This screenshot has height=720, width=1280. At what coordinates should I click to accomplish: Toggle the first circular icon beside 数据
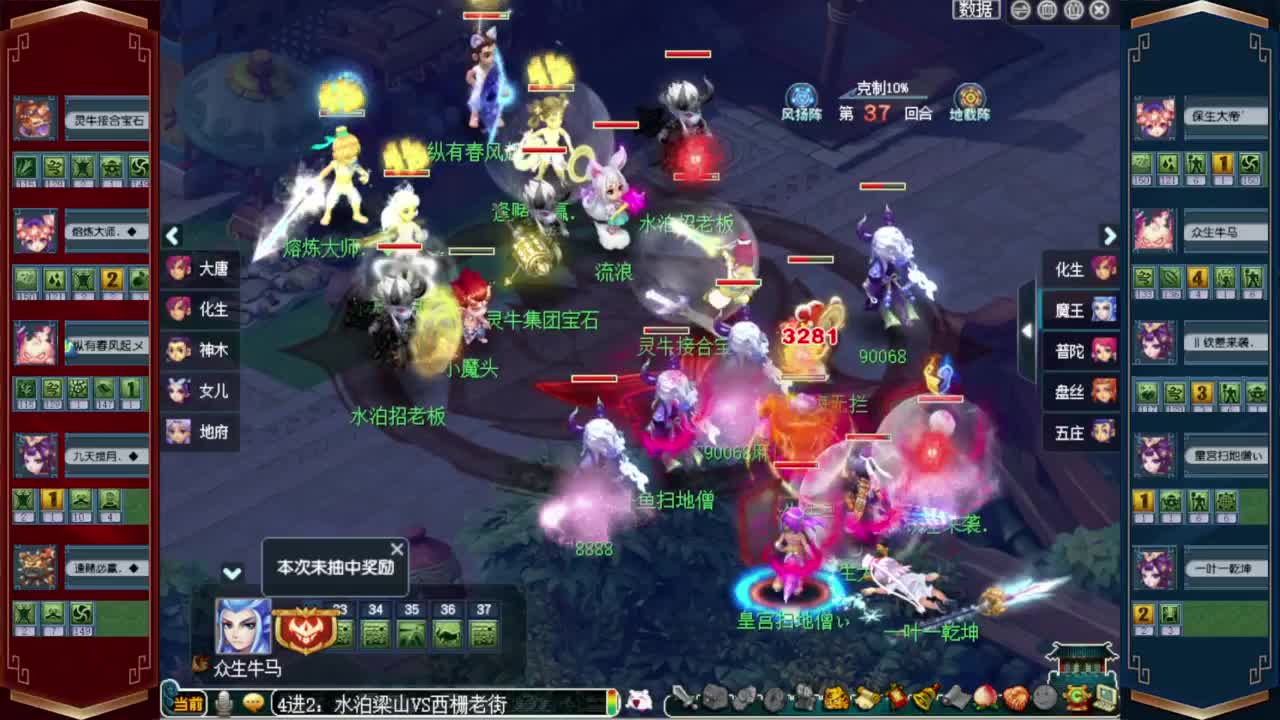1021,10
